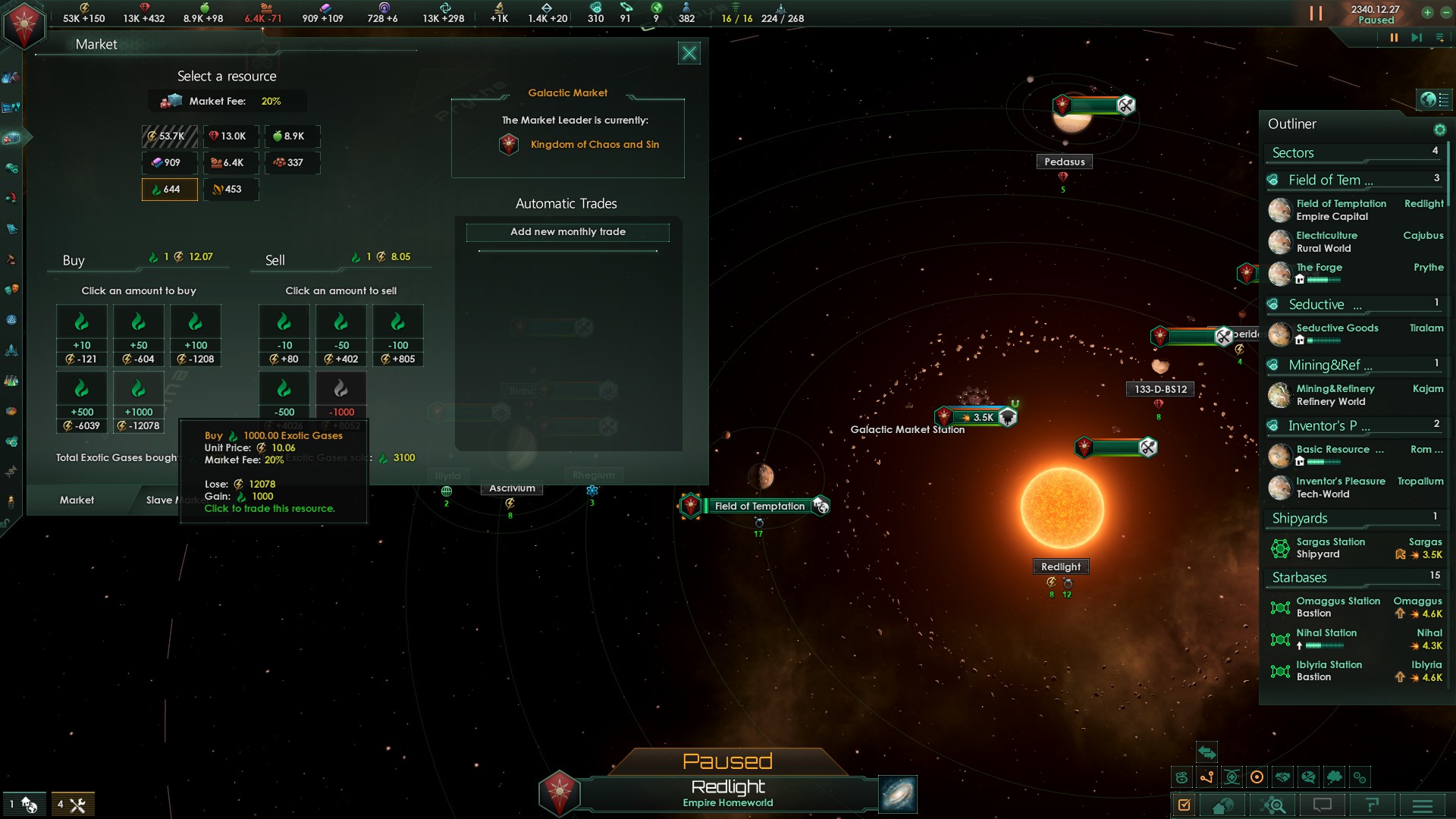Buy +500 Exotic Gases
The image size is (1456, 819).
coord(82,402)
